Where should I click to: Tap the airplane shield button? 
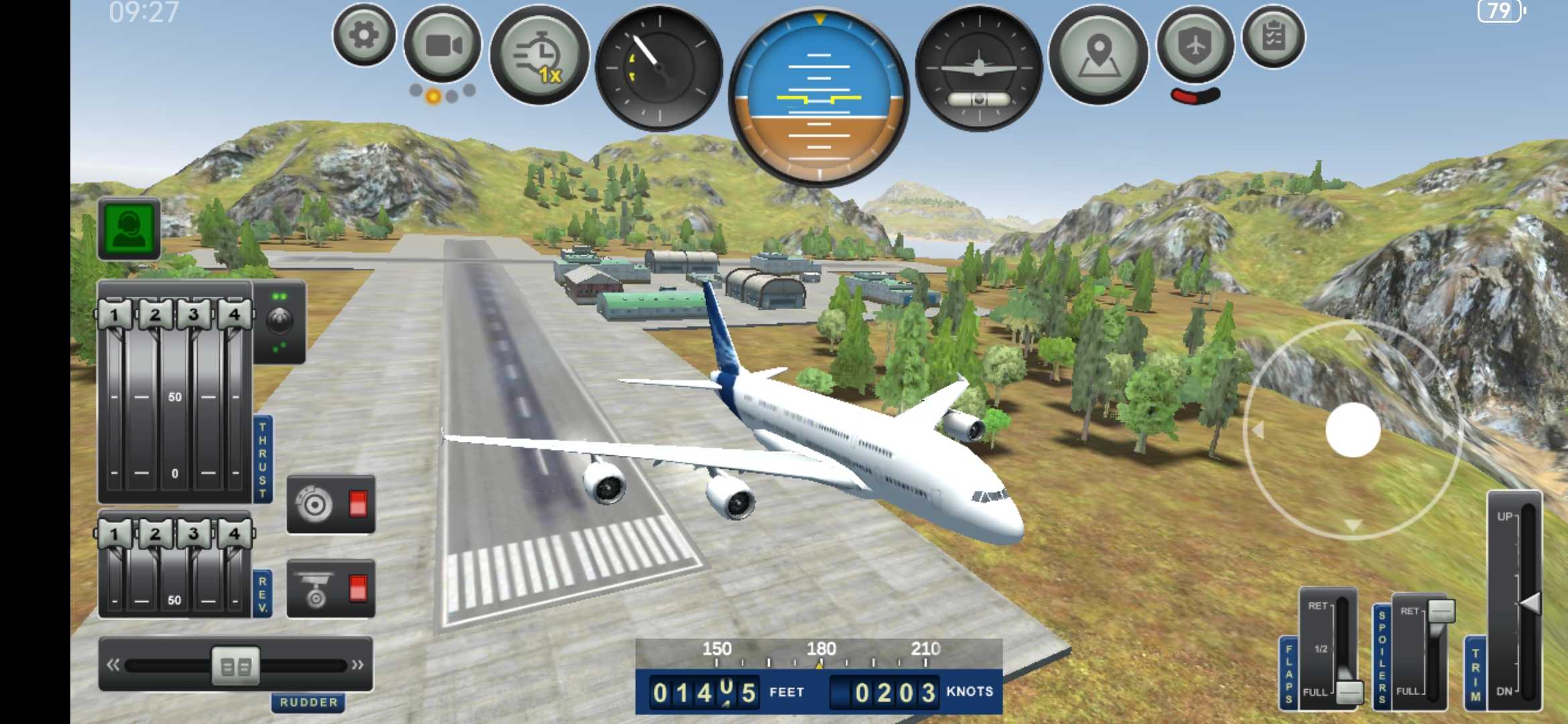click(x=1195, y=46)
